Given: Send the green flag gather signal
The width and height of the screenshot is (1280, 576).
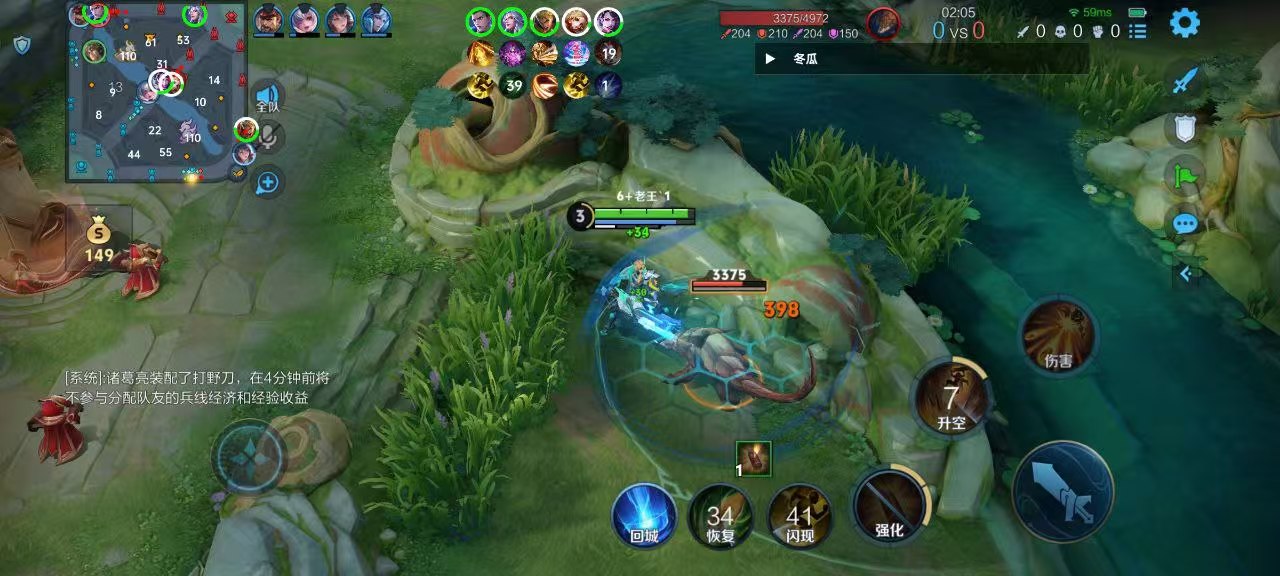Looking at the screenshot, I should pos(1185,177).
